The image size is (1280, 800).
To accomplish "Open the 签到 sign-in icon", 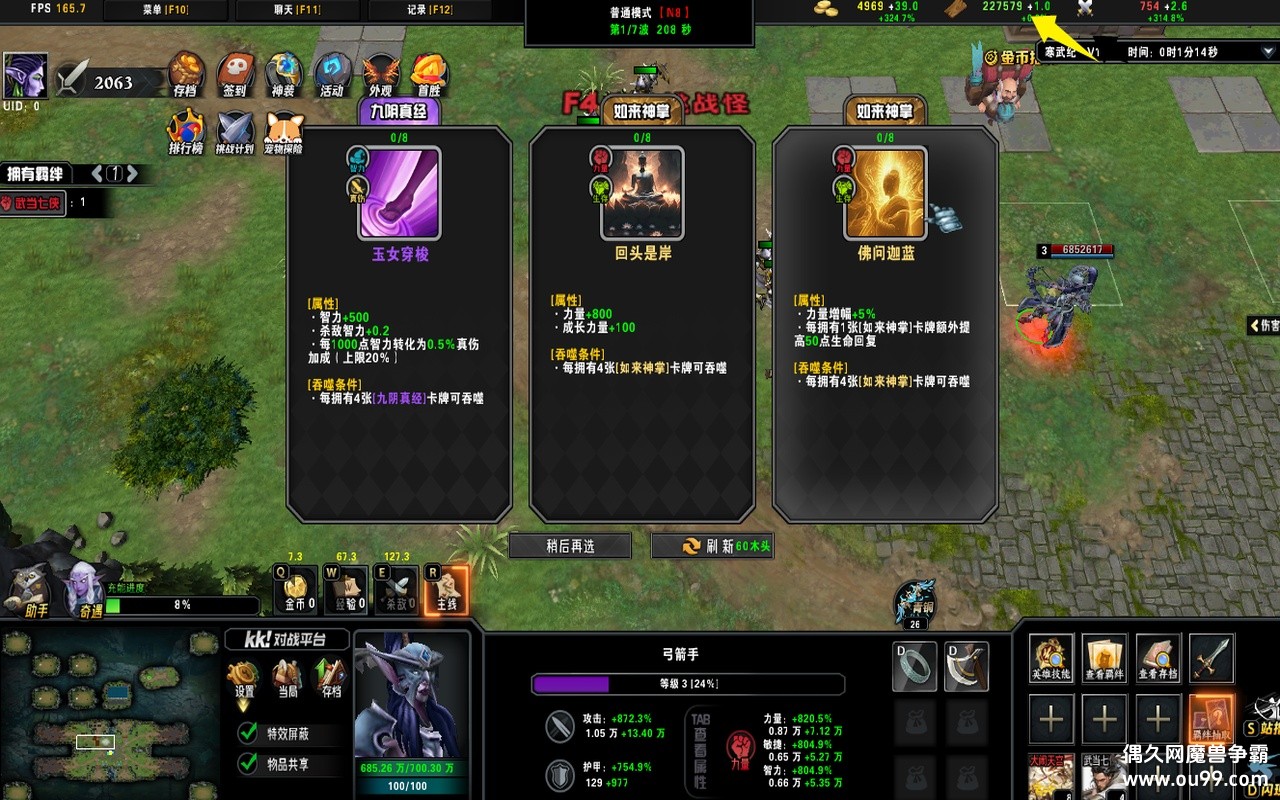I will point(235,74).
